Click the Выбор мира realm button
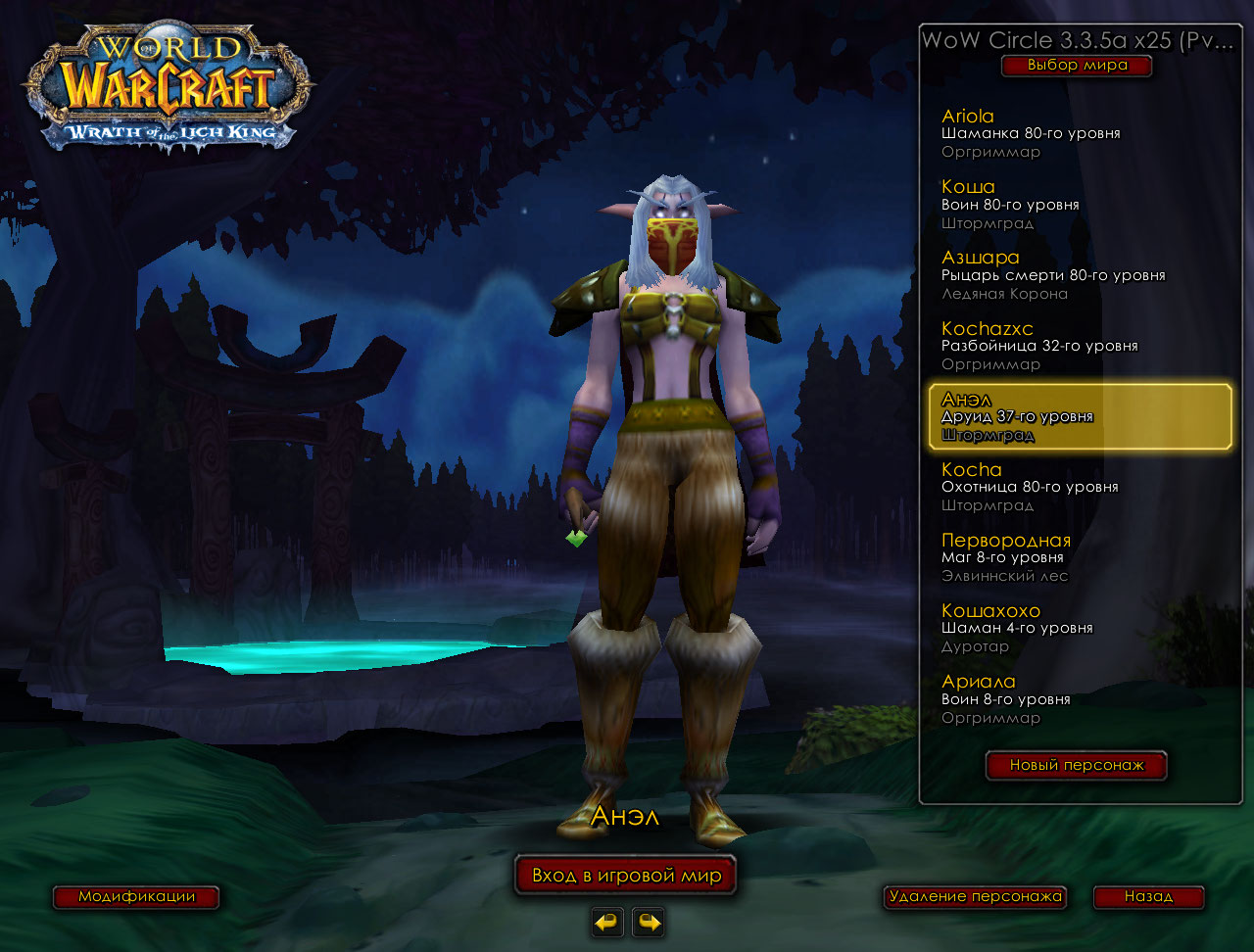Screen dimensions: 1254x952 (x=1077, y=66)
